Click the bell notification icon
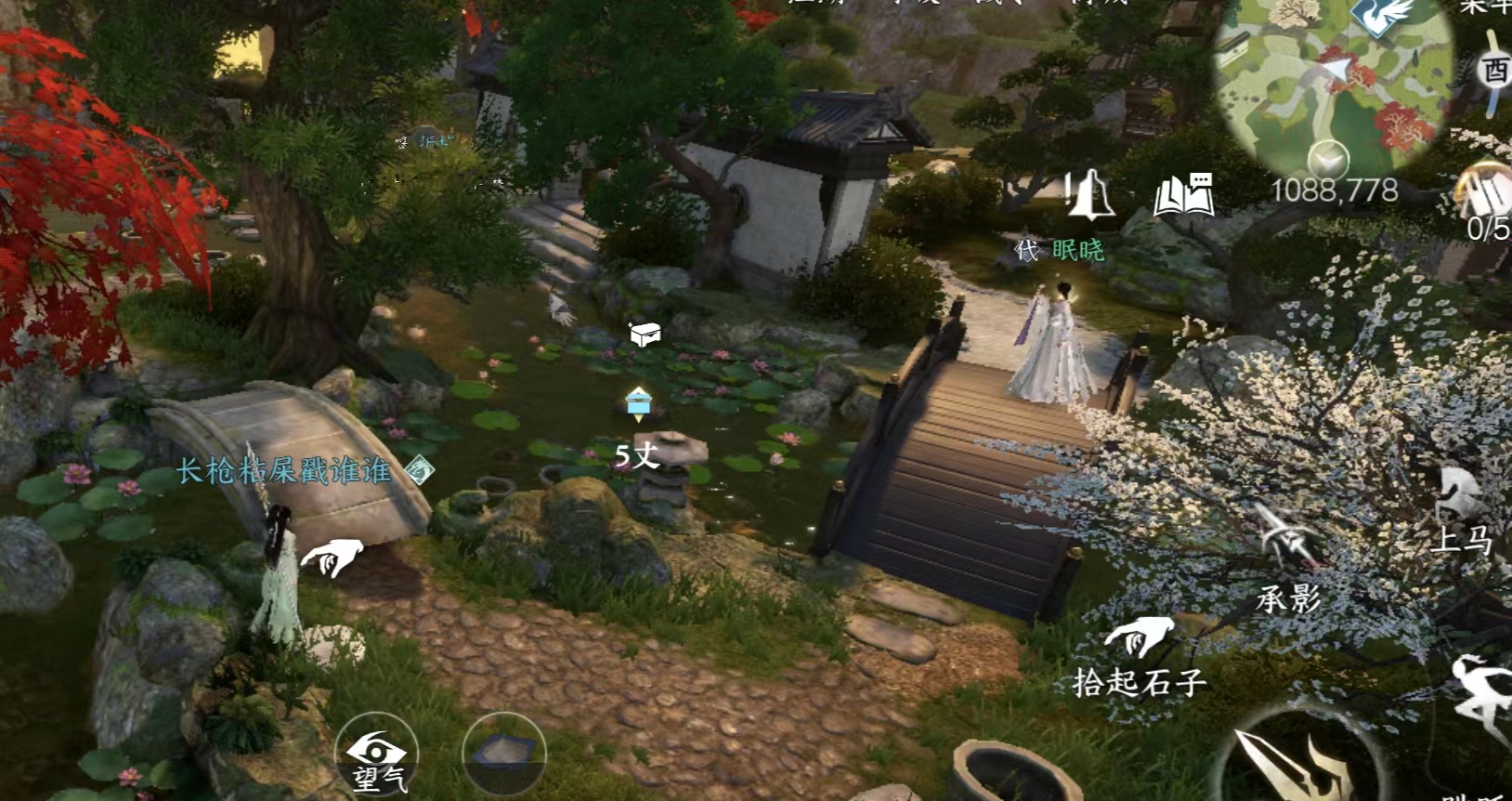 [1088, 195]
